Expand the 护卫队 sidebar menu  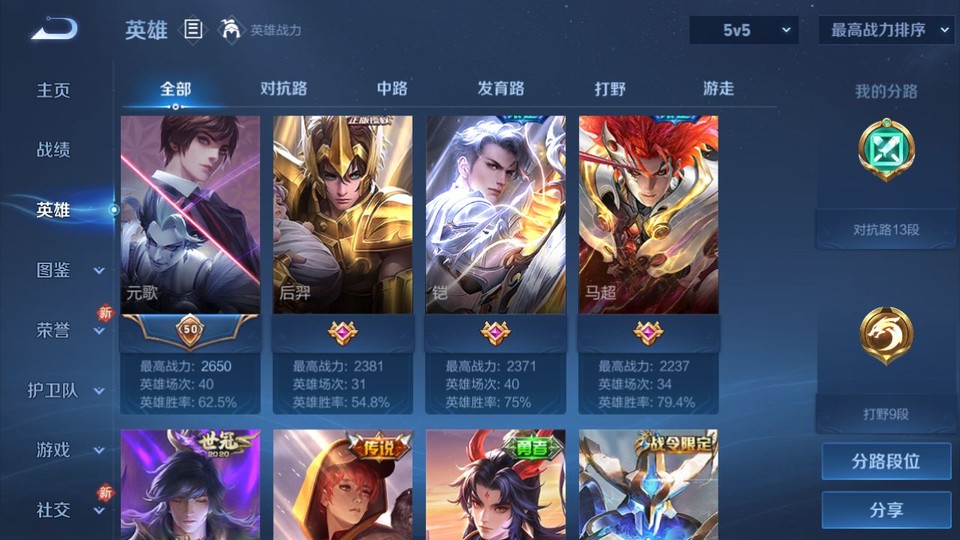68,390
